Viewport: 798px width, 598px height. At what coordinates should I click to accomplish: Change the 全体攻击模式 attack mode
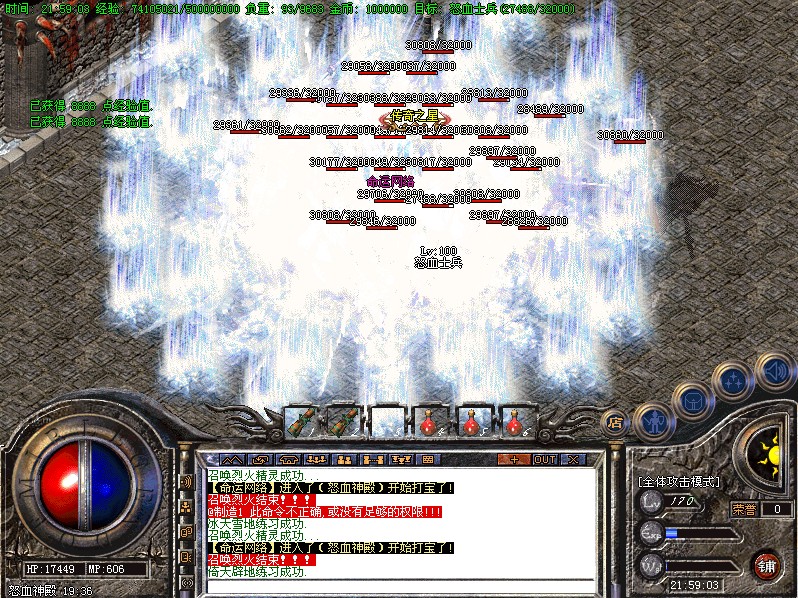point(678,481)
